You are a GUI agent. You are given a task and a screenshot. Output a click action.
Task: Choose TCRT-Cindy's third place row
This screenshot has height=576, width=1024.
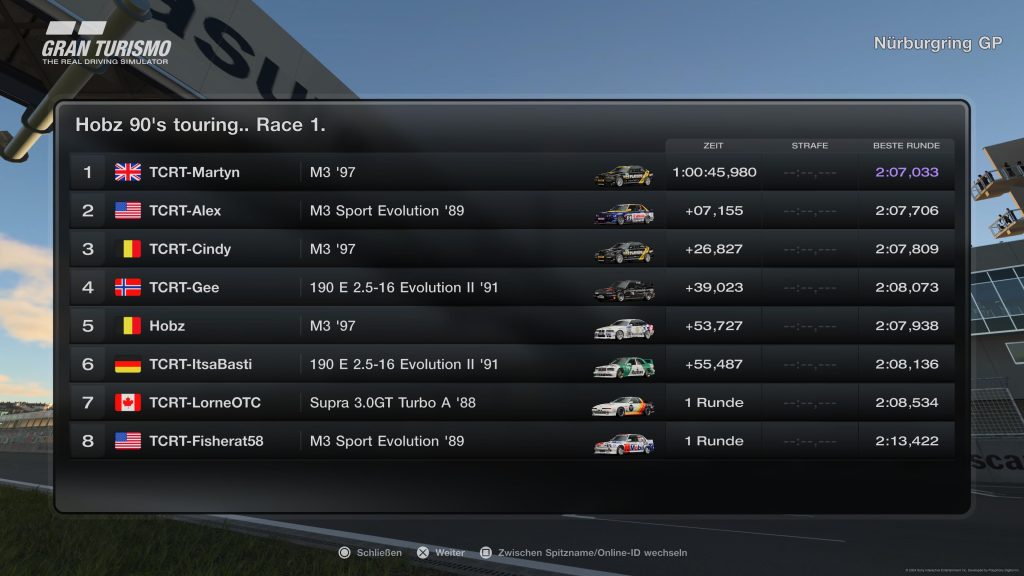[x=510, y=249]
